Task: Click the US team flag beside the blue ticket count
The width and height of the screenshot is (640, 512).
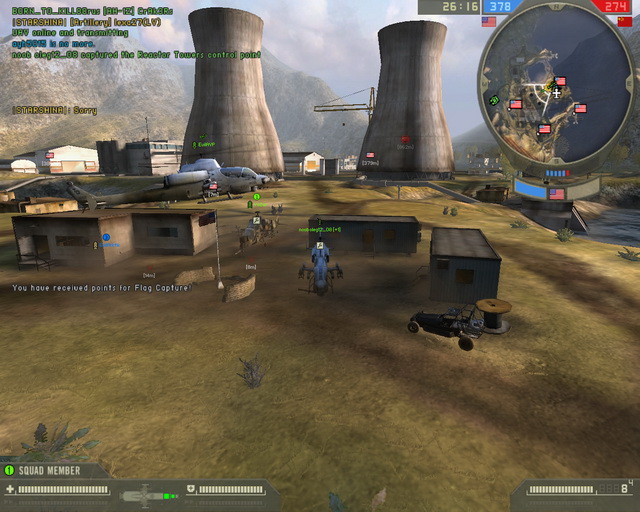Action: (x=489, y=21)
